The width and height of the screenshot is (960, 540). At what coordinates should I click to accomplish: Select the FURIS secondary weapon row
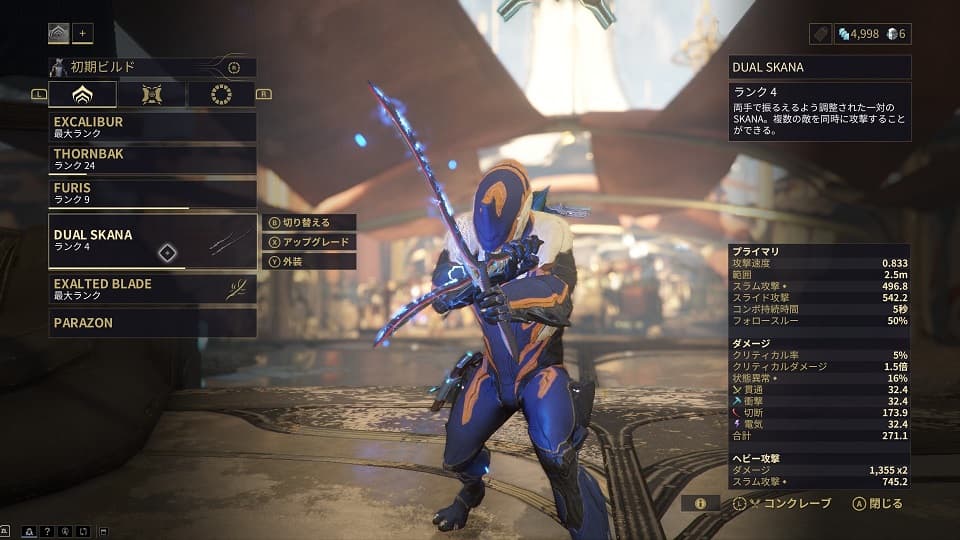[x=152, y=192]
